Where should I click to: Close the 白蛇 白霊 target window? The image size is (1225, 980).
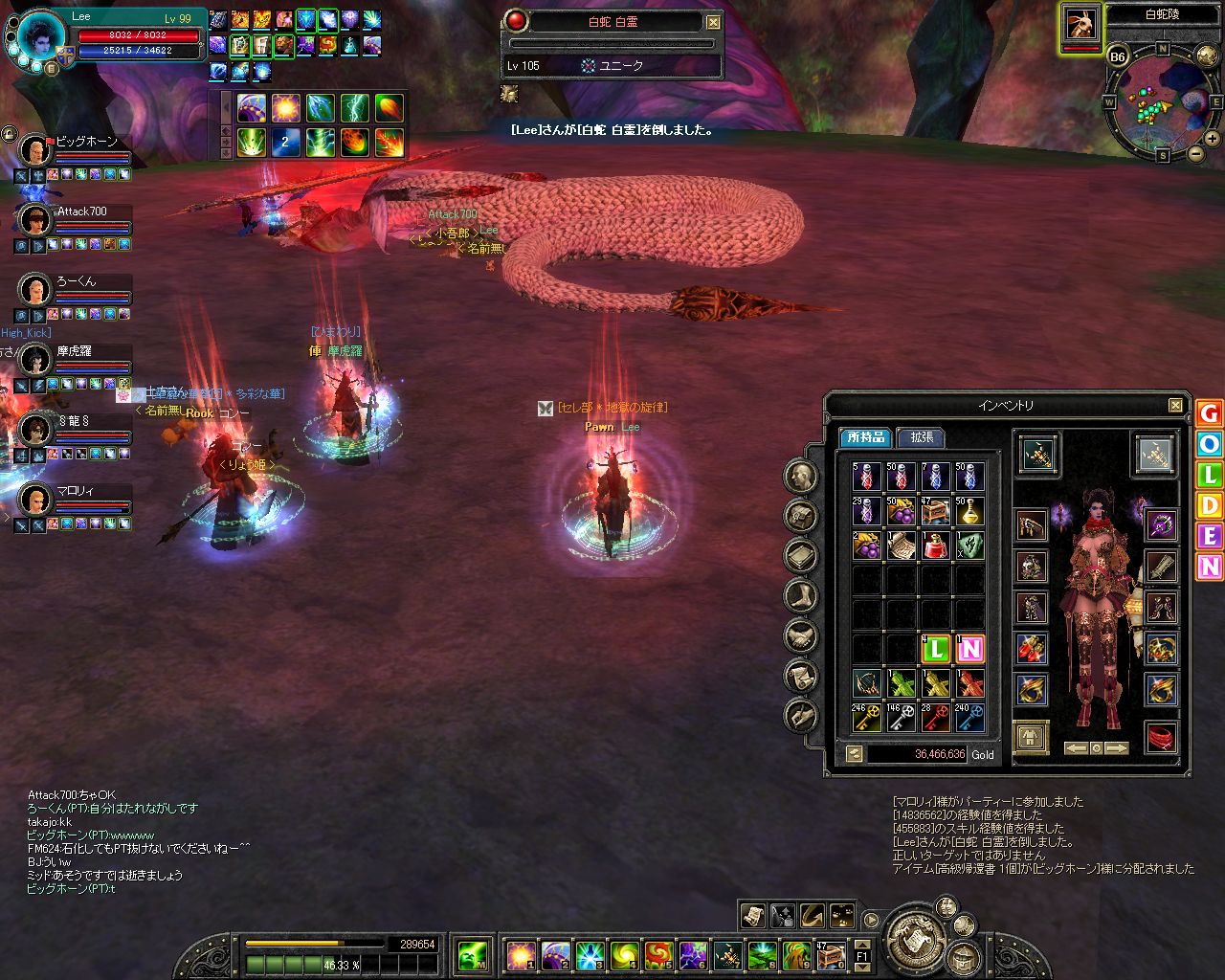click(x=714, y=22)
